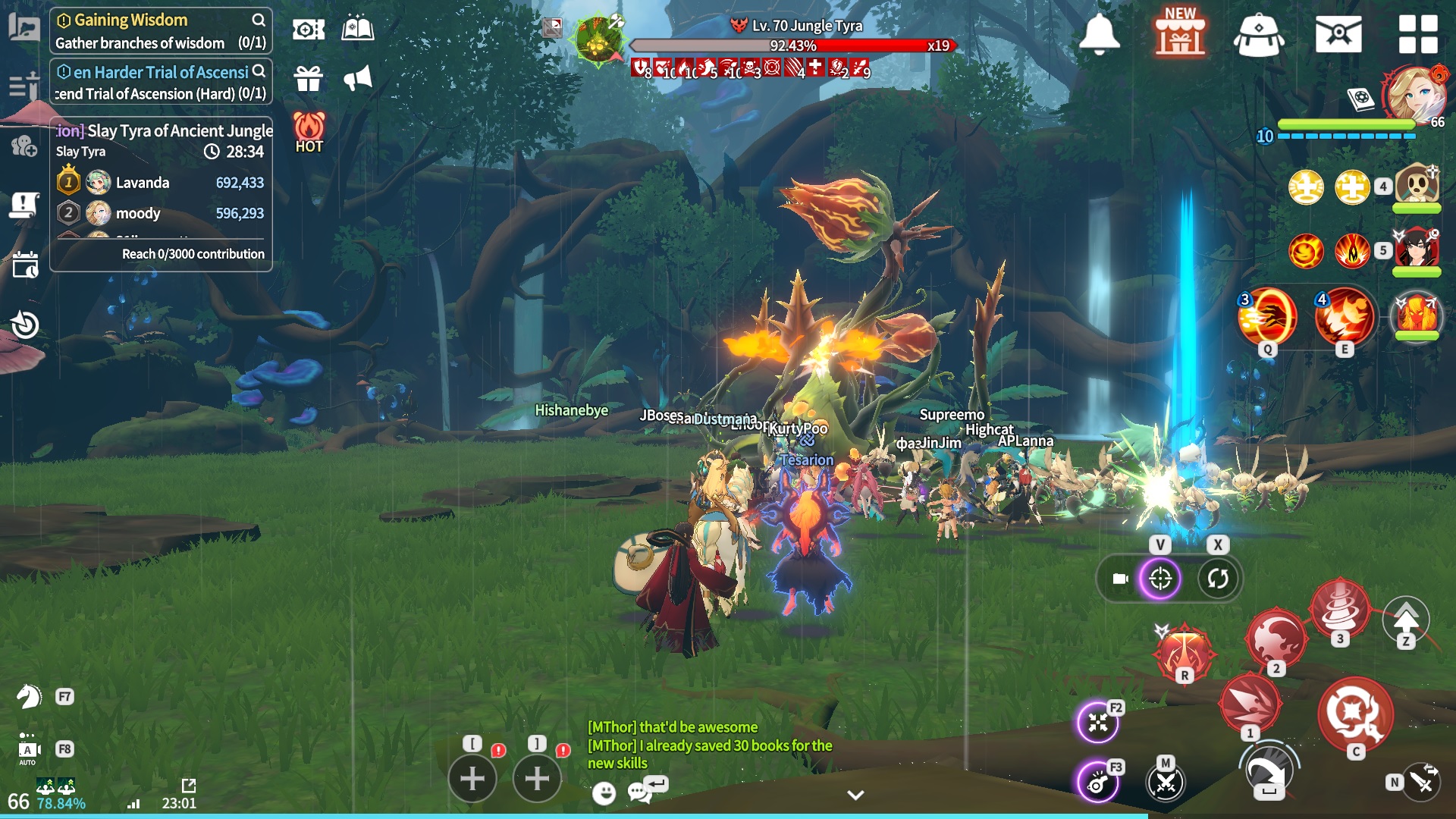Toggle target lock crosshair button

(1160, 579)
